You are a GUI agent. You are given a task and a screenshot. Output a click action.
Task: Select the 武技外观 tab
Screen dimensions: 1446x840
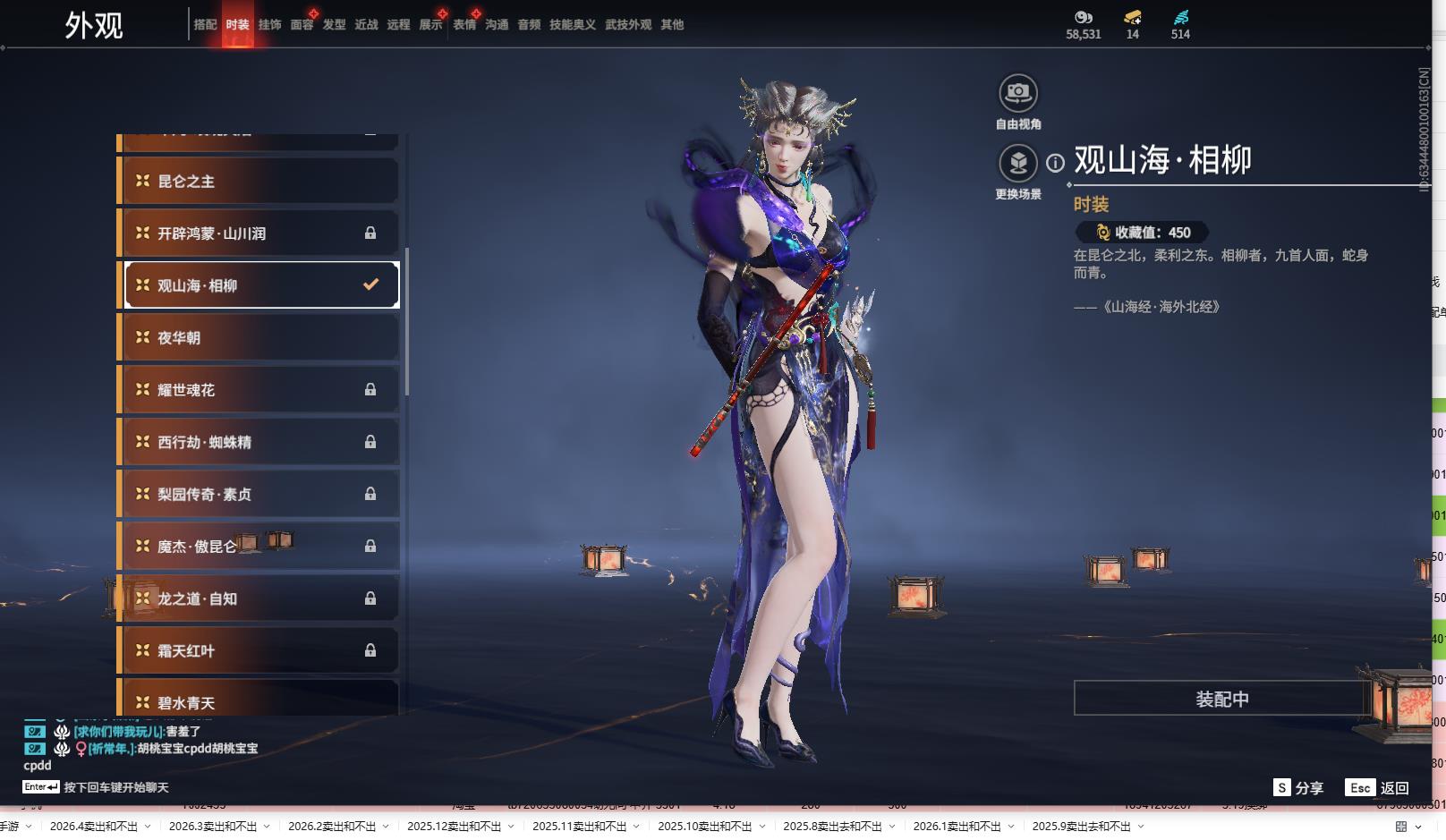pos(627,25)
